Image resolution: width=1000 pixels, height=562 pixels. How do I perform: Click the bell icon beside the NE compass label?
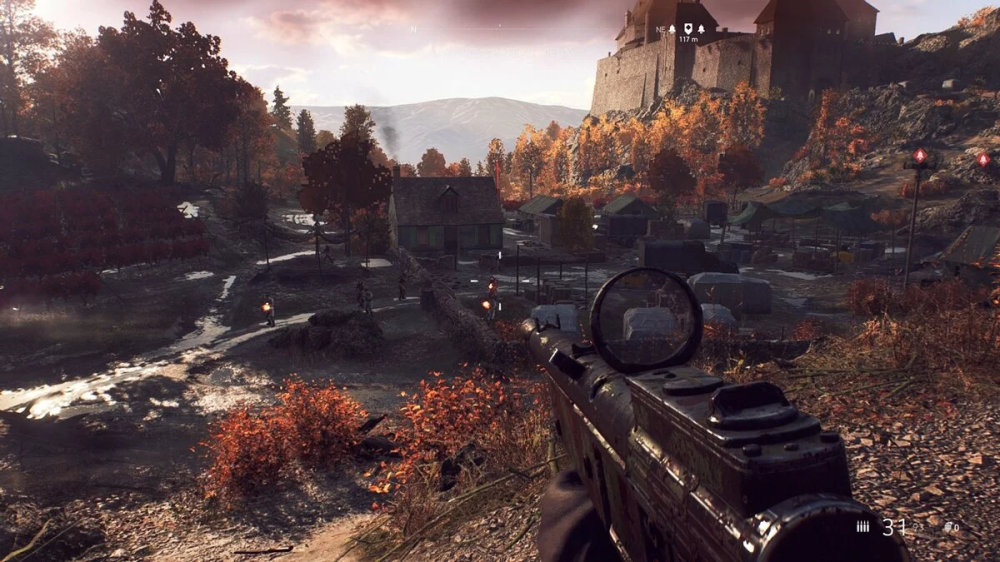pos(672,29)
